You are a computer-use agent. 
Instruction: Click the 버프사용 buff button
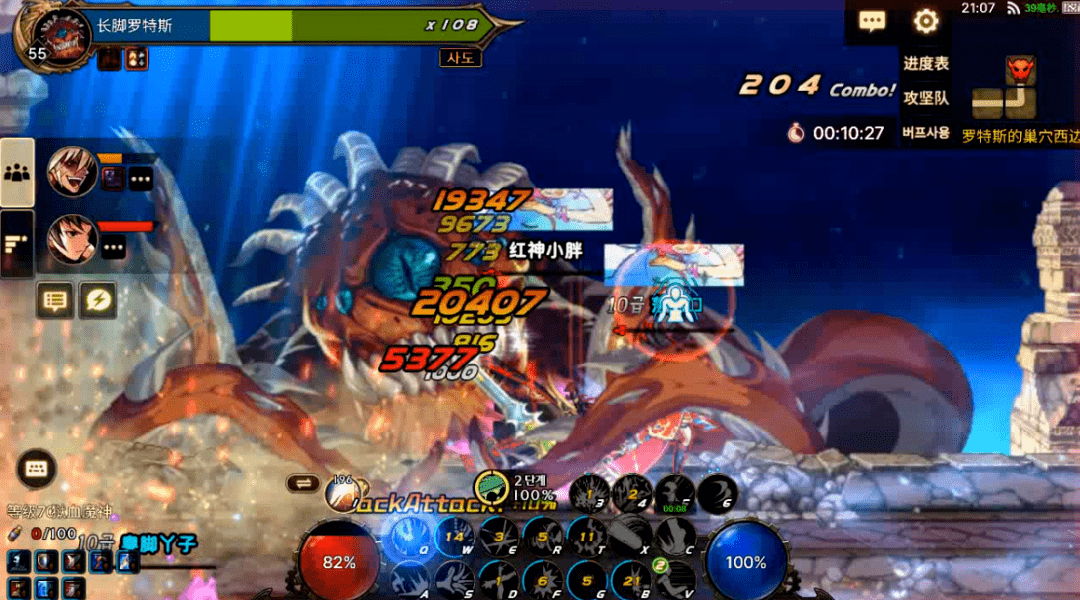[926, 132]
